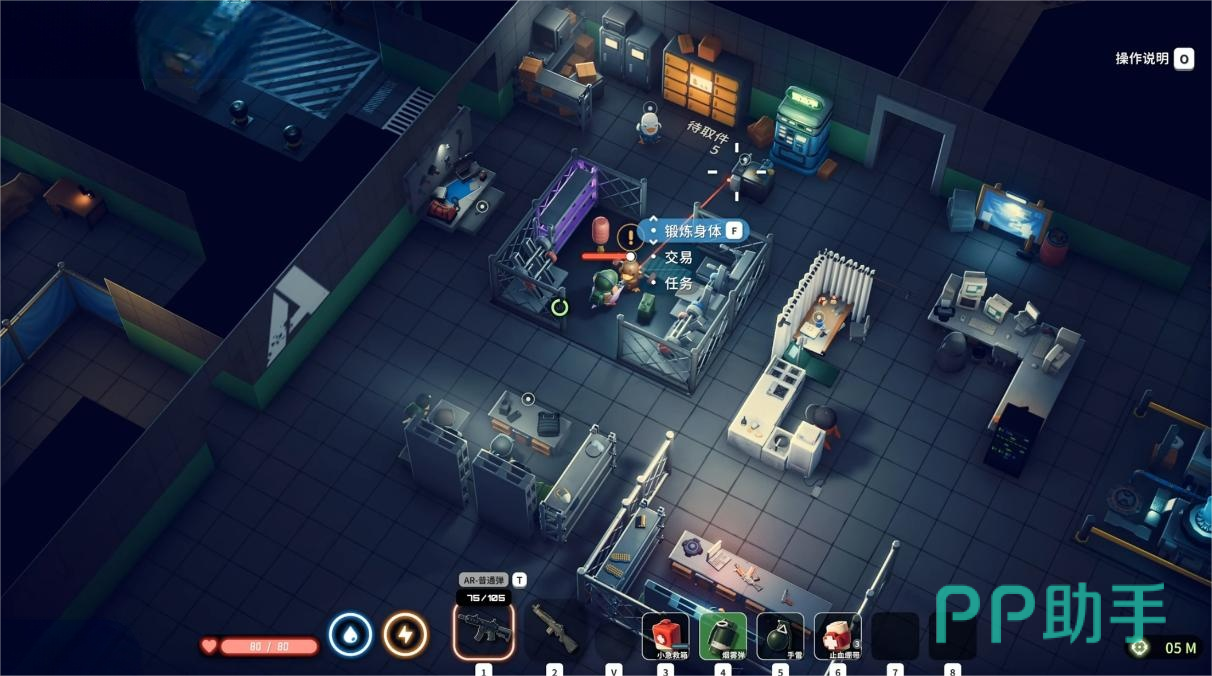Screen dimensions: 1212x676
Task: Use the 小急救箱 first aid kit
Action: coord(665,636)
